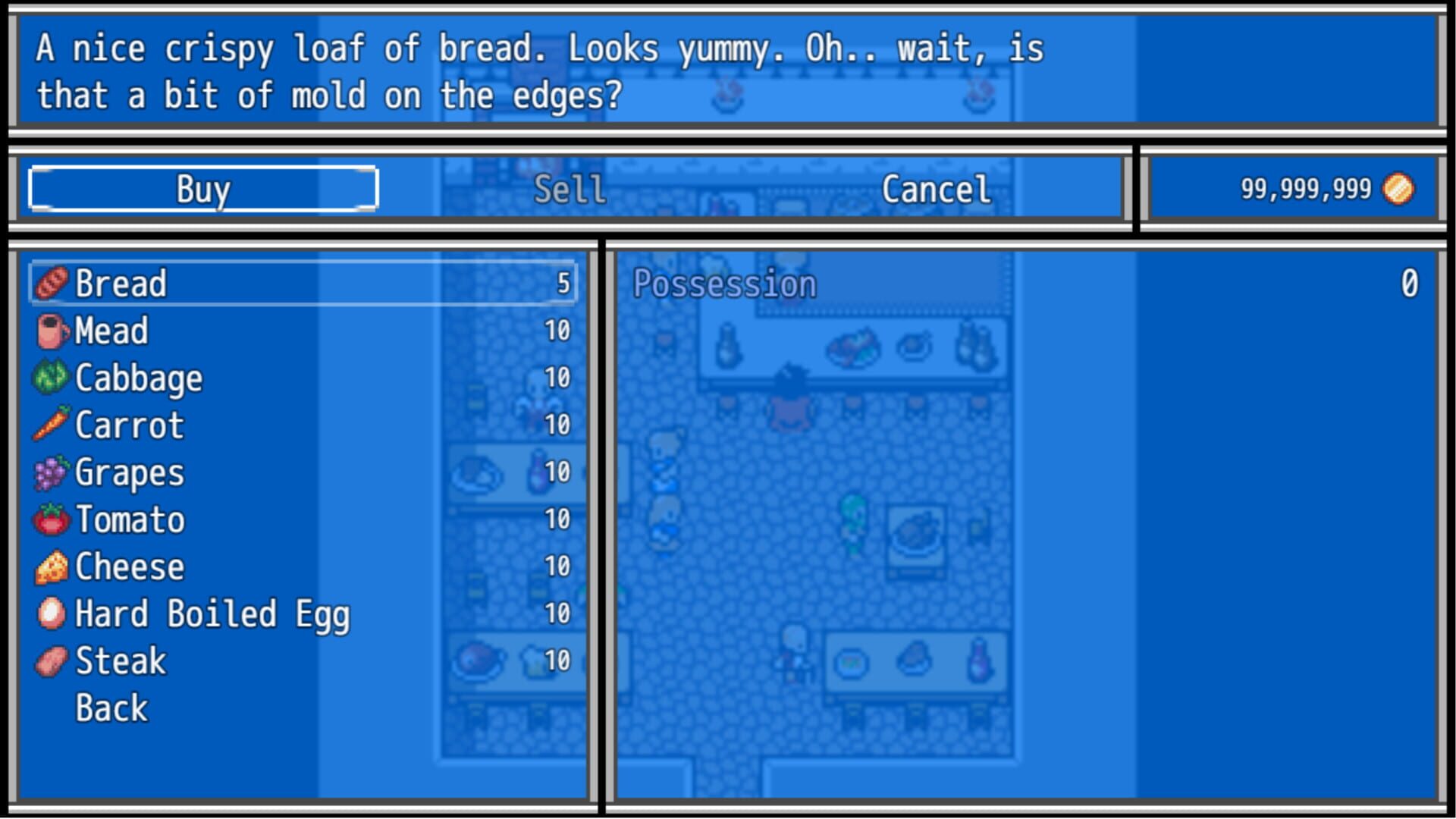Select the Buy command
This screenshot has width=1456, height=819.
pos(202,189)
